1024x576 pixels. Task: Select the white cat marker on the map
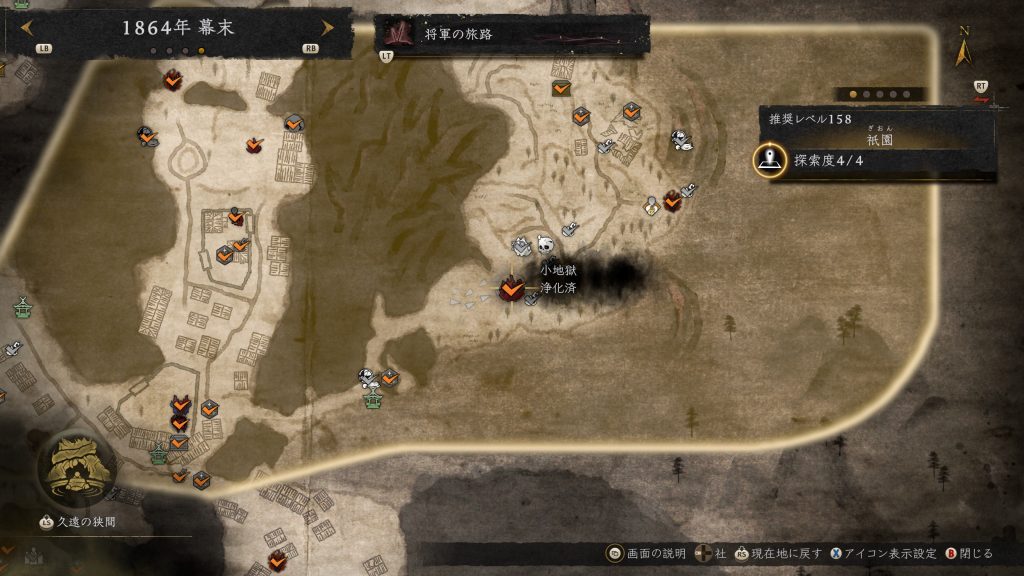click(682, 141)
